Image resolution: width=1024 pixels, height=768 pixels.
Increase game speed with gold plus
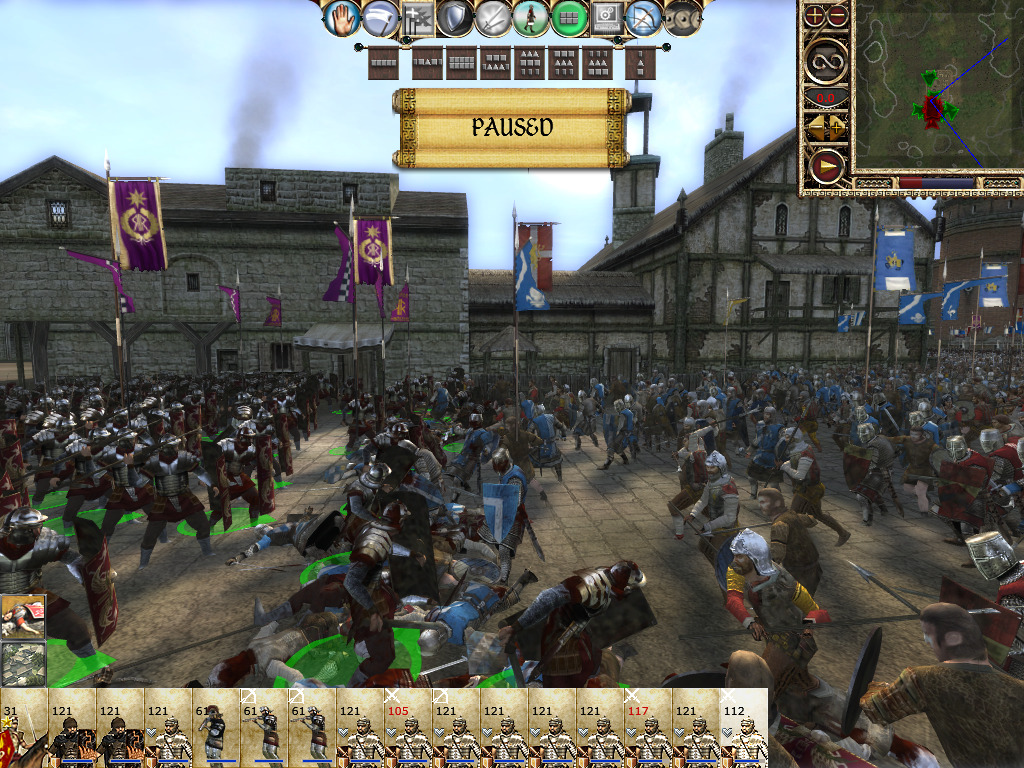click(838, 127)
